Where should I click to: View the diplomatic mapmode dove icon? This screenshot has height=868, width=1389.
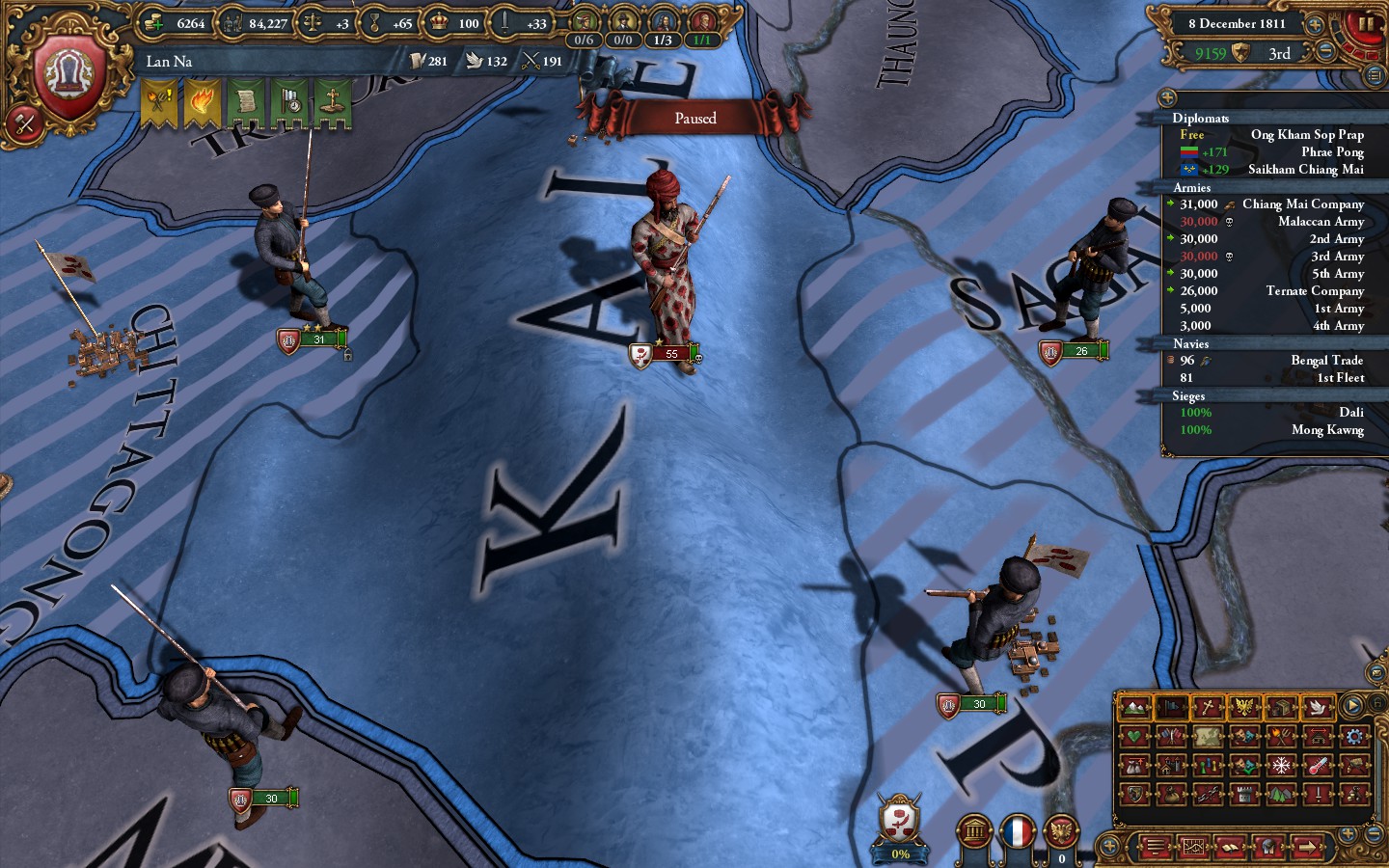tap(1318, 708)
